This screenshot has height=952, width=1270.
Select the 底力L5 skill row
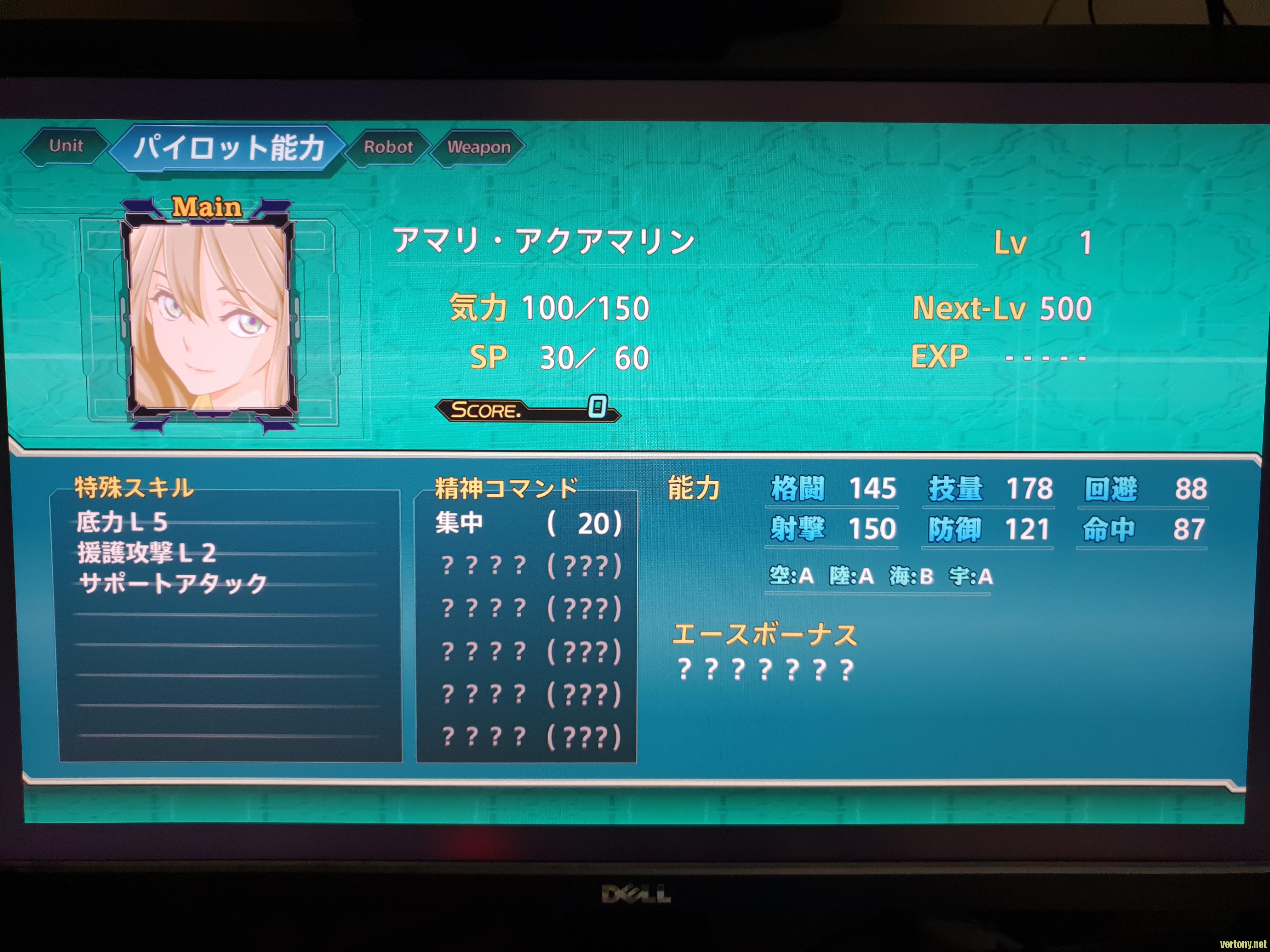click(122, 522)
